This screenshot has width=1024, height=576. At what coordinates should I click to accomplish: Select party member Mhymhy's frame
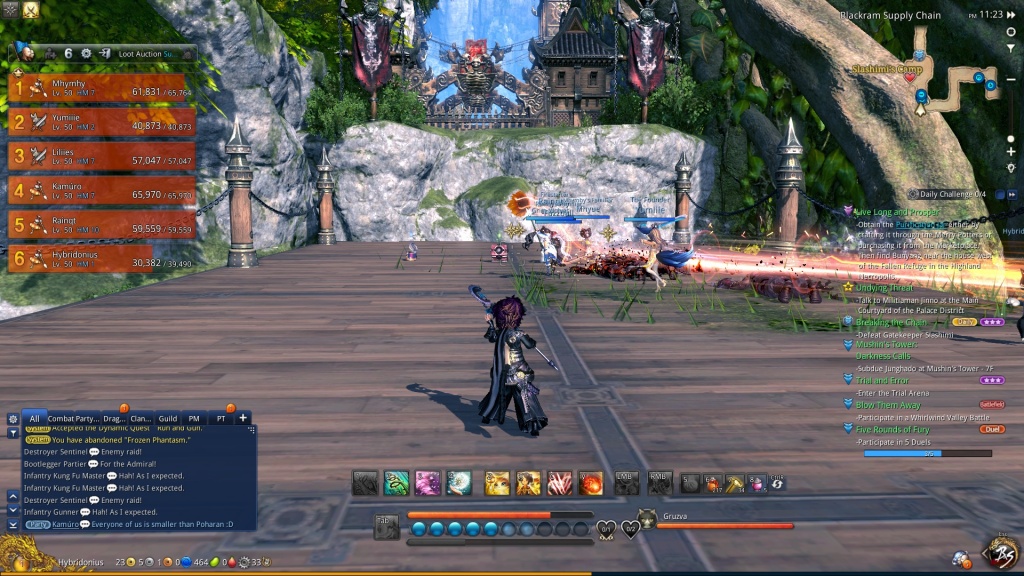click(x=102, y=89)
